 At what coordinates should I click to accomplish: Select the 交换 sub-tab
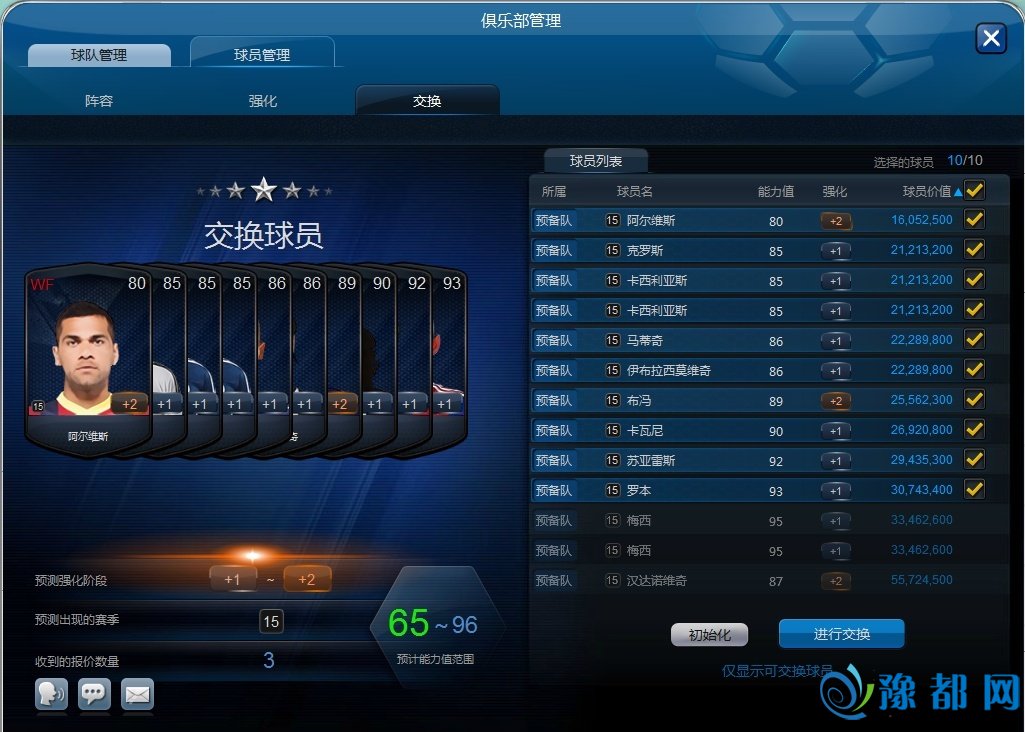[x=427, y=101]
